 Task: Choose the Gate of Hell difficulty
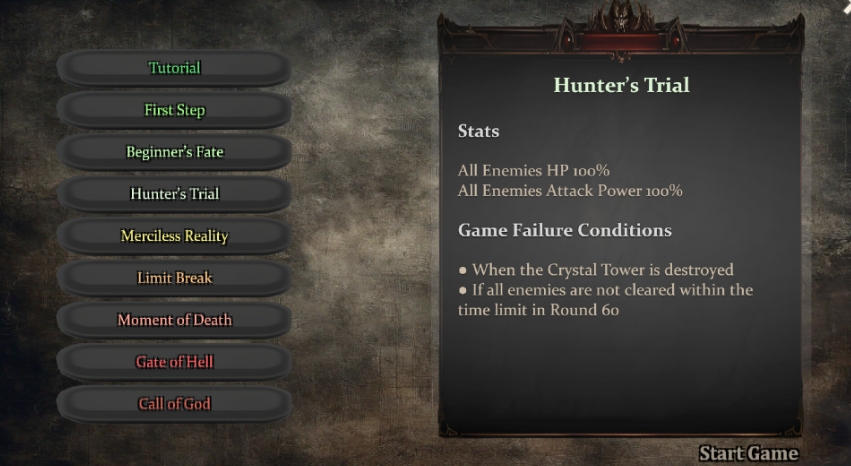click(175, 362)
